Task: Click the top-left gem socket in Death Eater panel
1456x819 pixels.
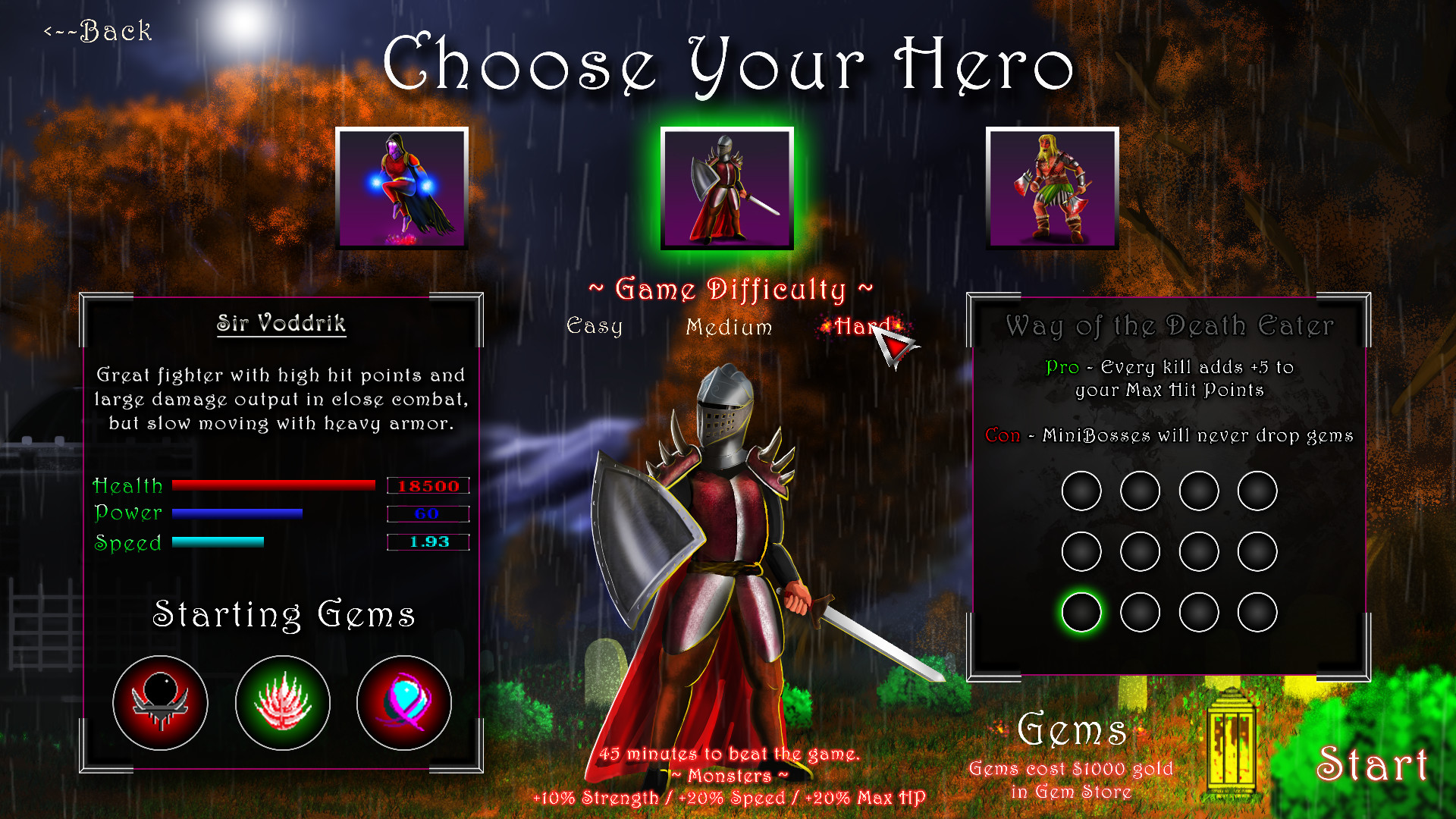Action: click(1081, 491)
